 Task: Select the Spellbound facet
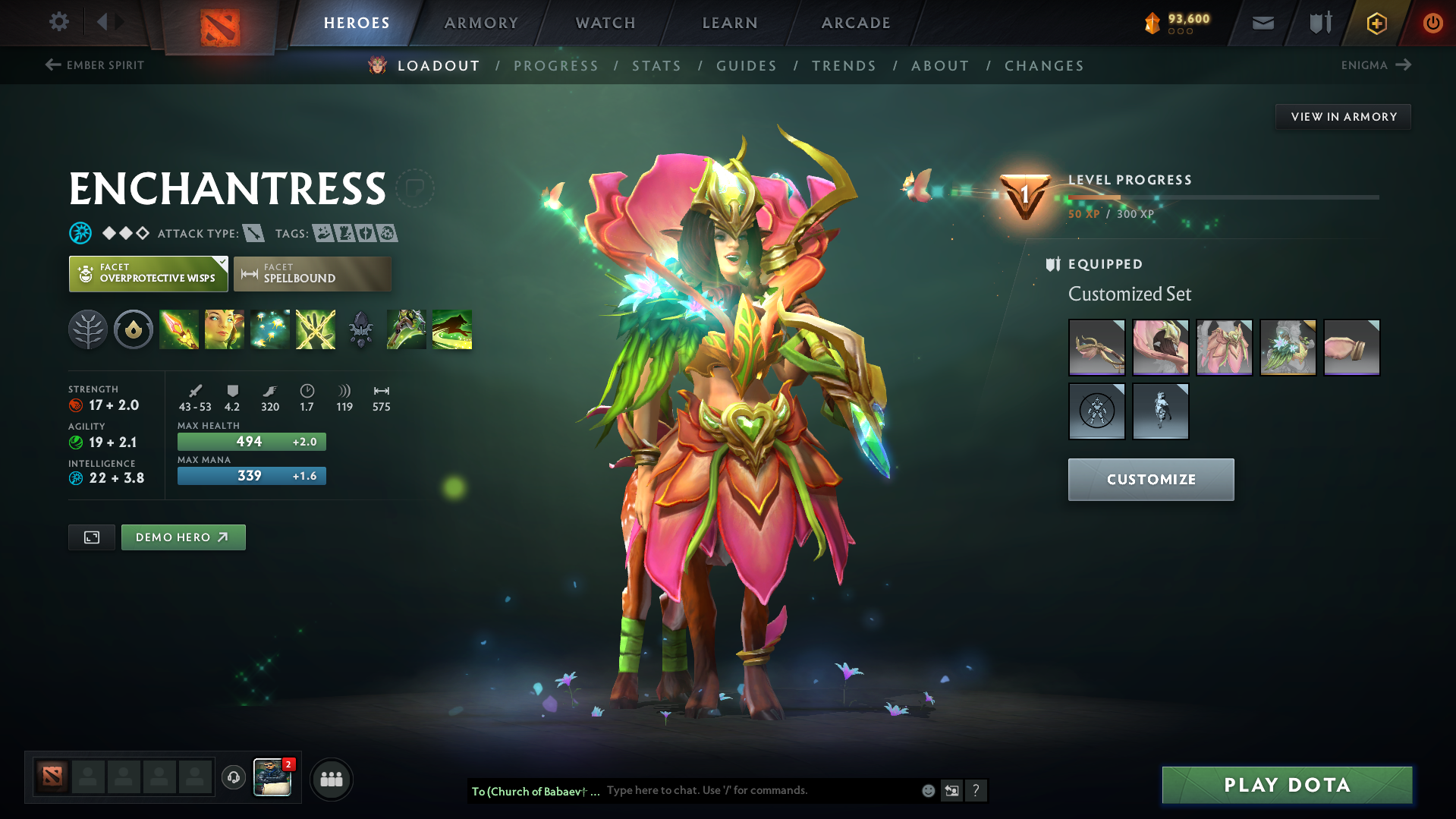tap(312, 273)
